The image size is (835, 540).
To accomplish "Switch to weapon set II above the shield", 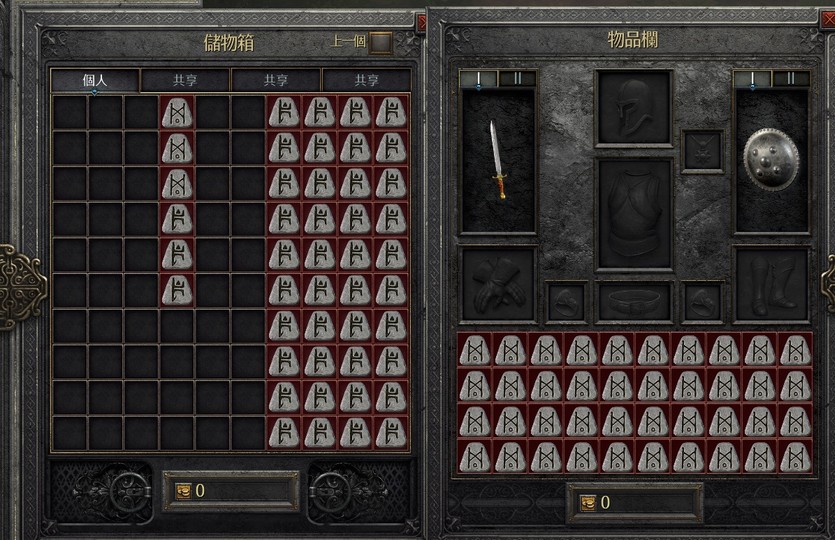I will pos(790,78).
